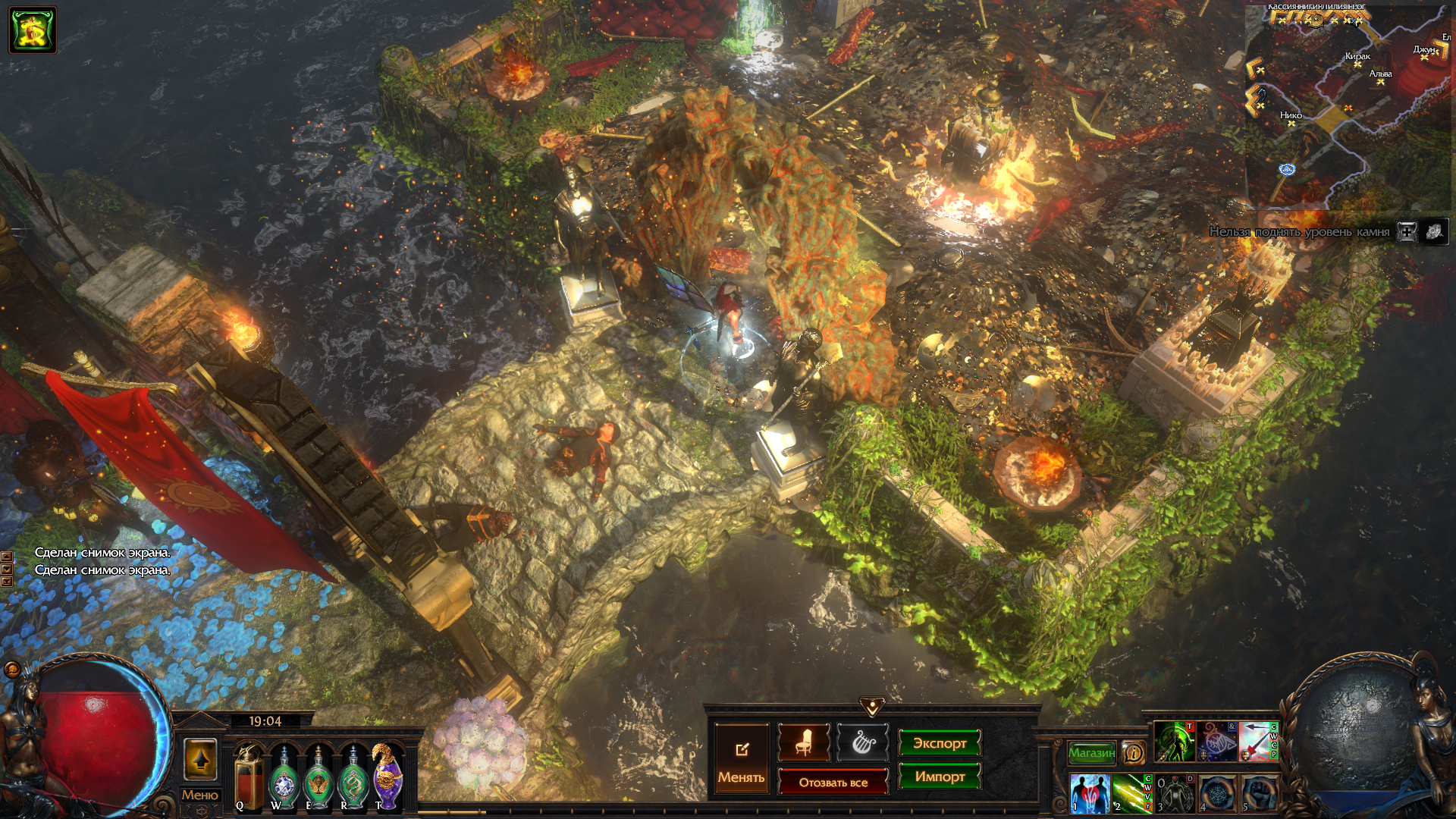Choose the red Отозвать все button
Image resolution: width=1456 pixels, height=819 pixels.
[833, 783]
